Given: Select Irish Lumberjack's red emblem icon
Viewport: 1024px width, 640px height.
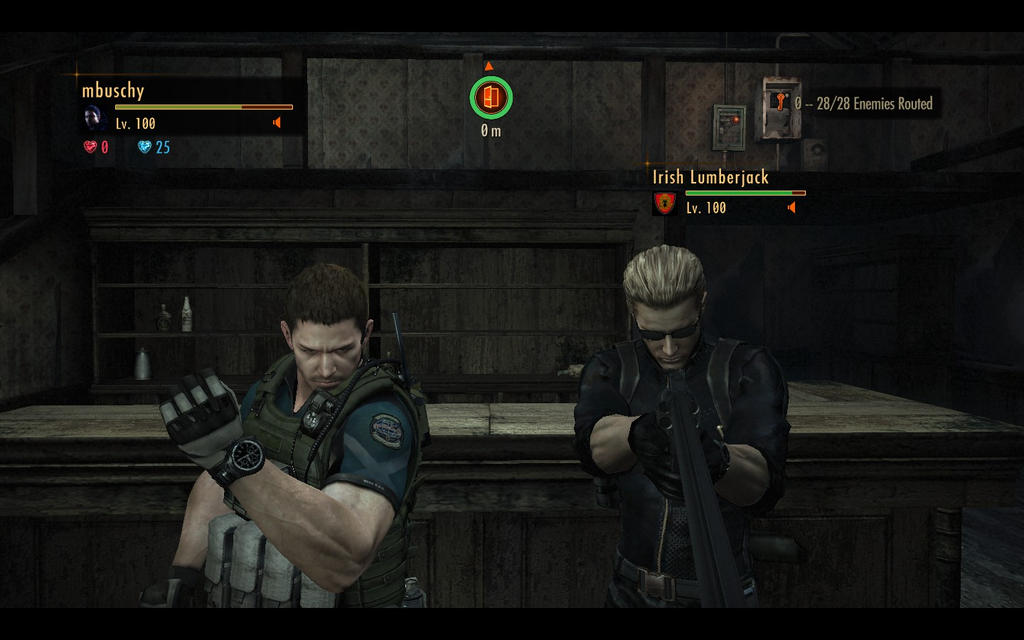Looking at the screenshot, I should 664,203.
